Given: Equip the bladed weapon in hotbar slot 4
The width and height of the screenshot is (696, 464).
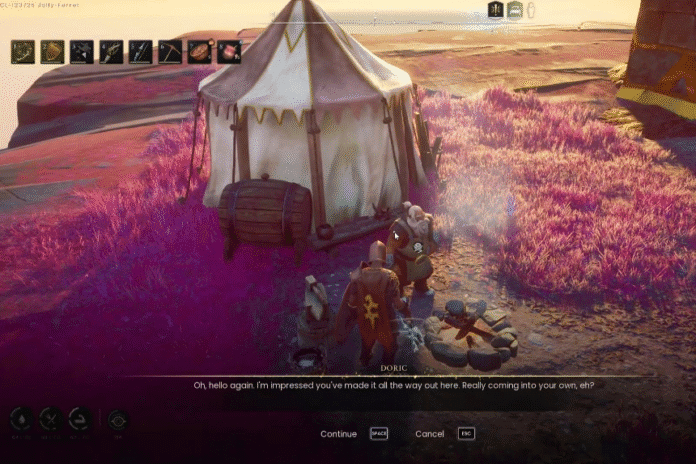Looking at the screenshot, I should point(111,52).
